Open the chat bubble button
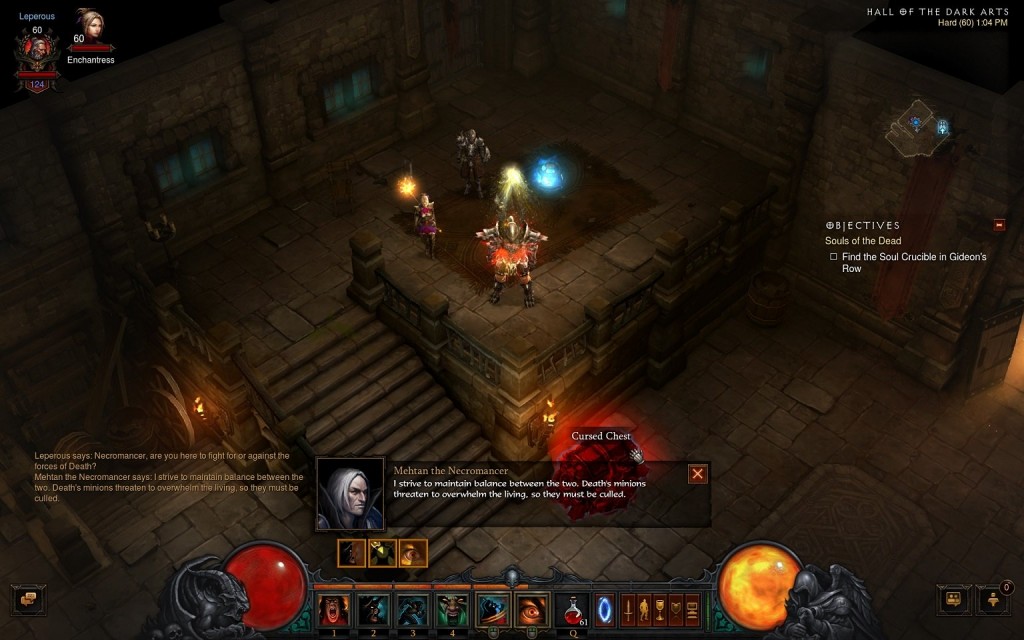 pos(28,599)
